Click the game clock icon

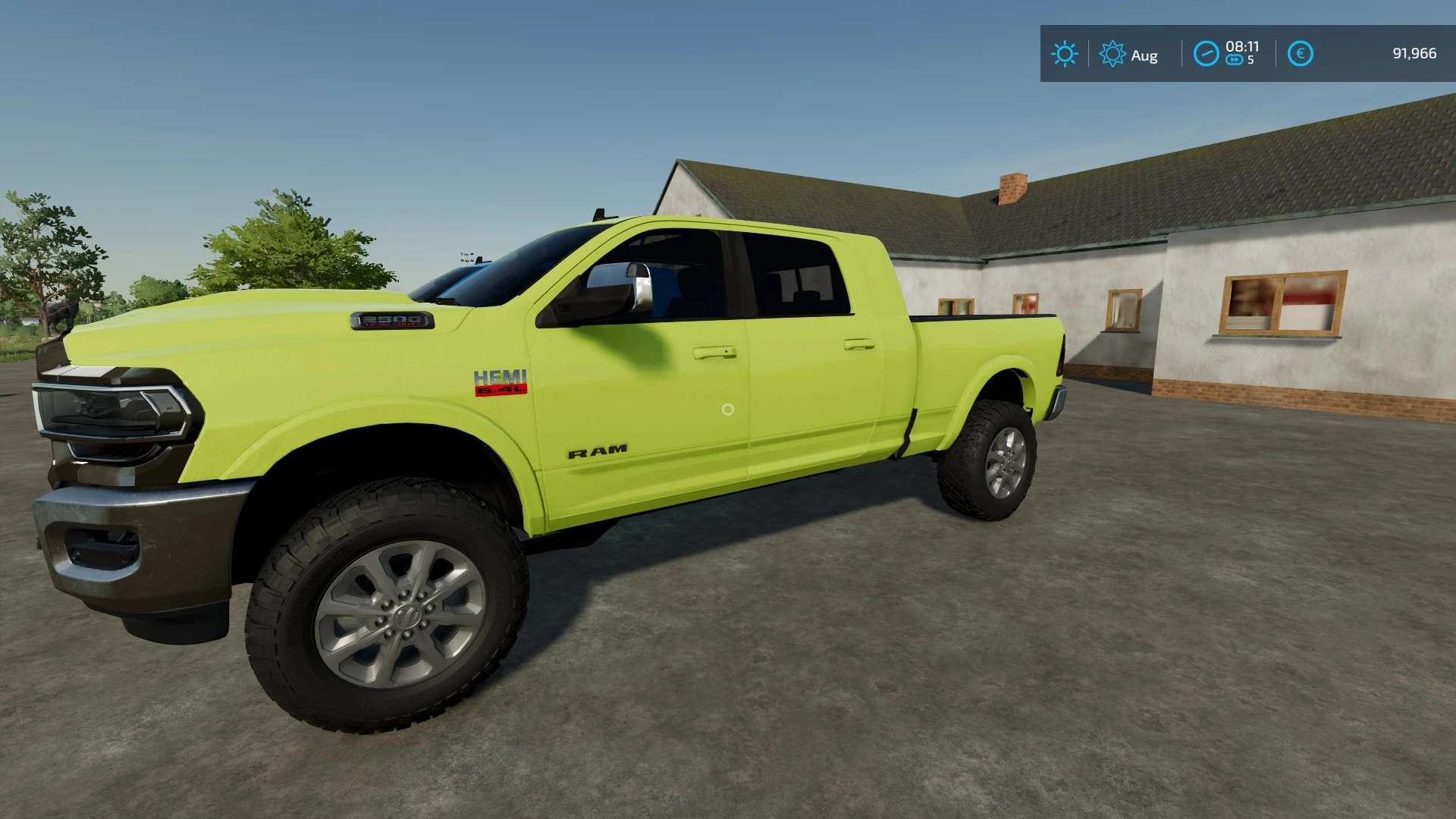[x=1206, y=54]
